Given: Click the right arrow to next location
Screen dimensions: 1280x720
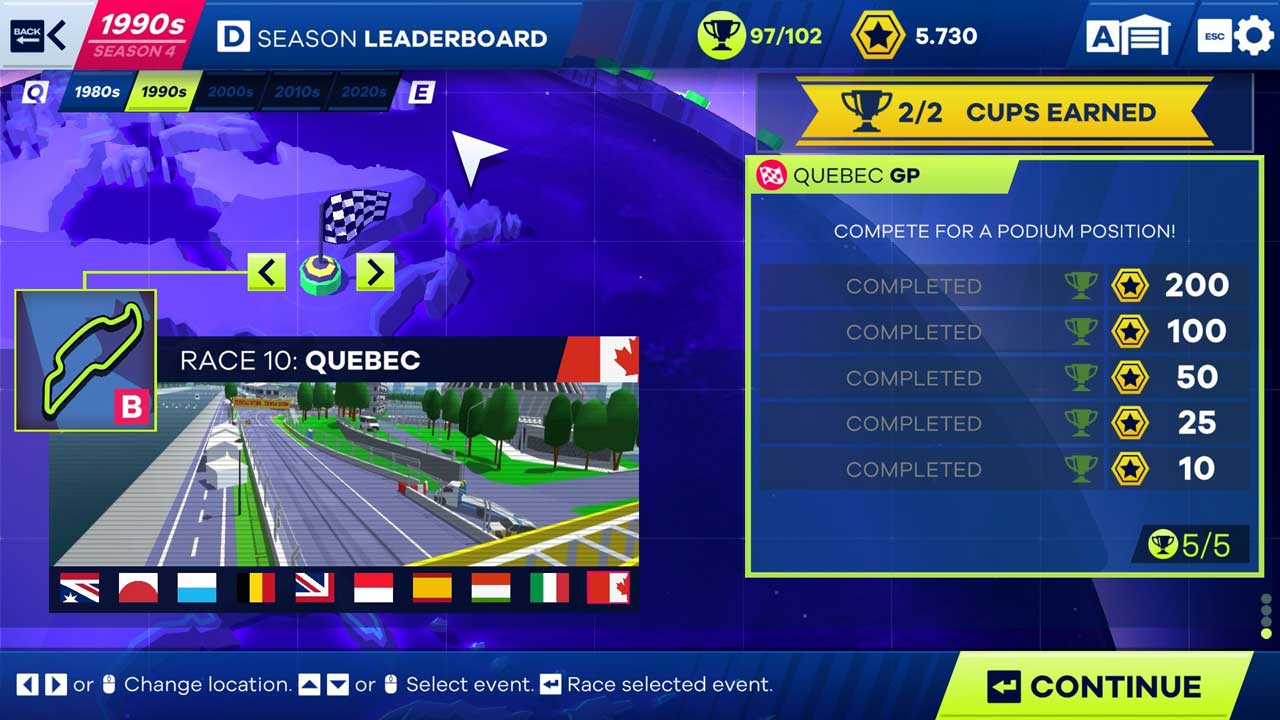Looking at the screenshot, I should tap(375, 271).
